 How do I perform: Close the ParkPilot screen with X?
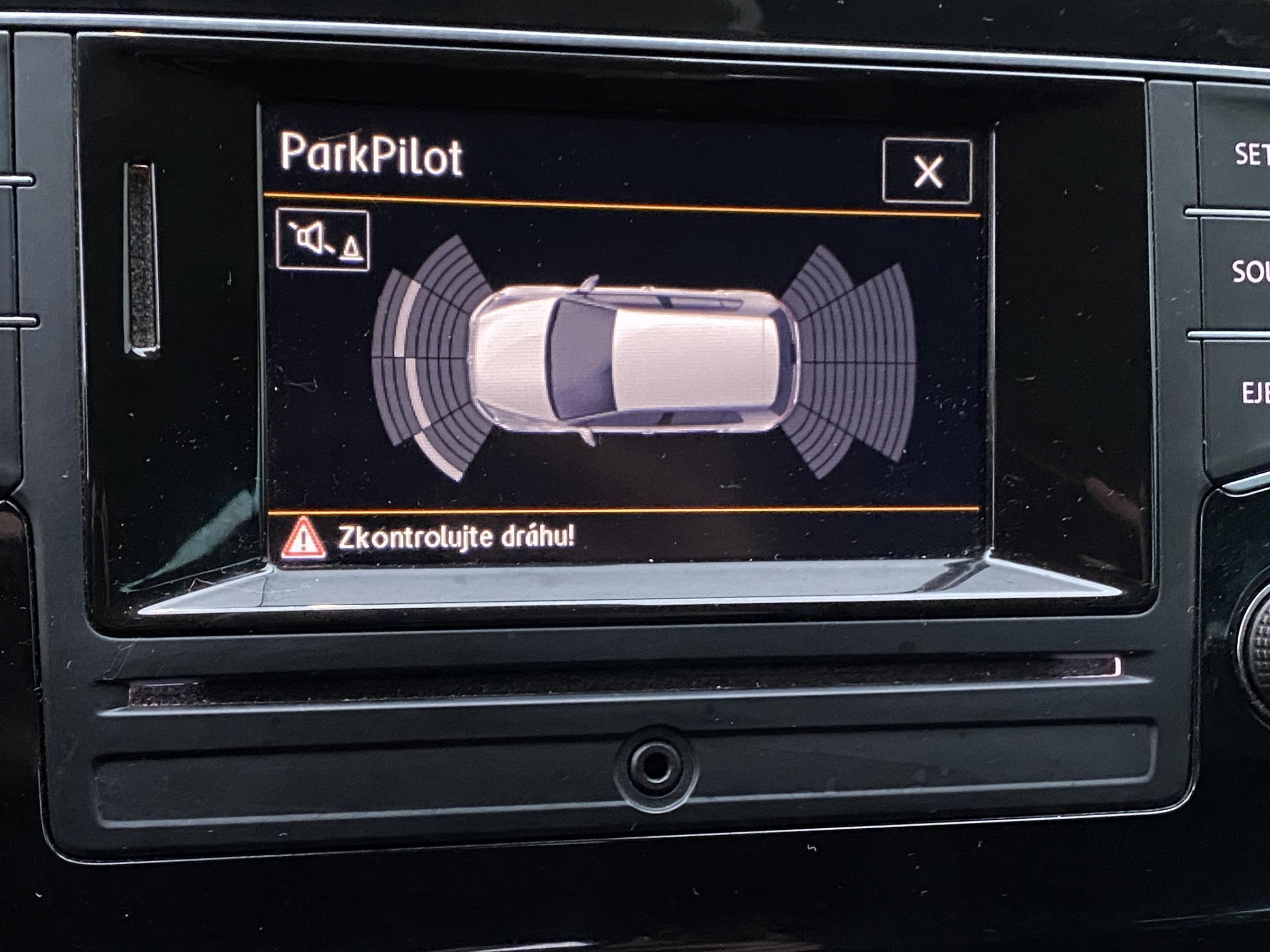point(927,170)
